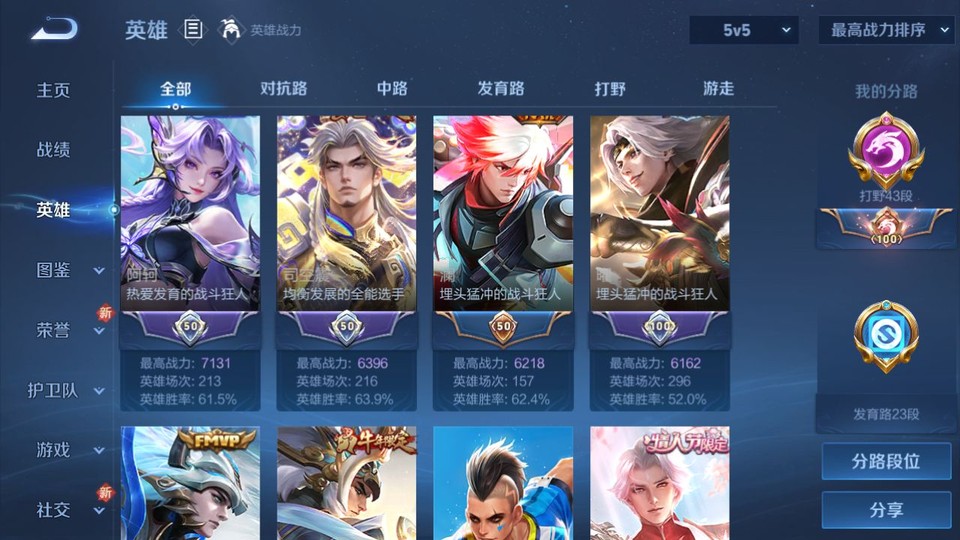Switch to the 游走 roaming tab
Viewport: 960px width, 540px height.
[718, 88]
